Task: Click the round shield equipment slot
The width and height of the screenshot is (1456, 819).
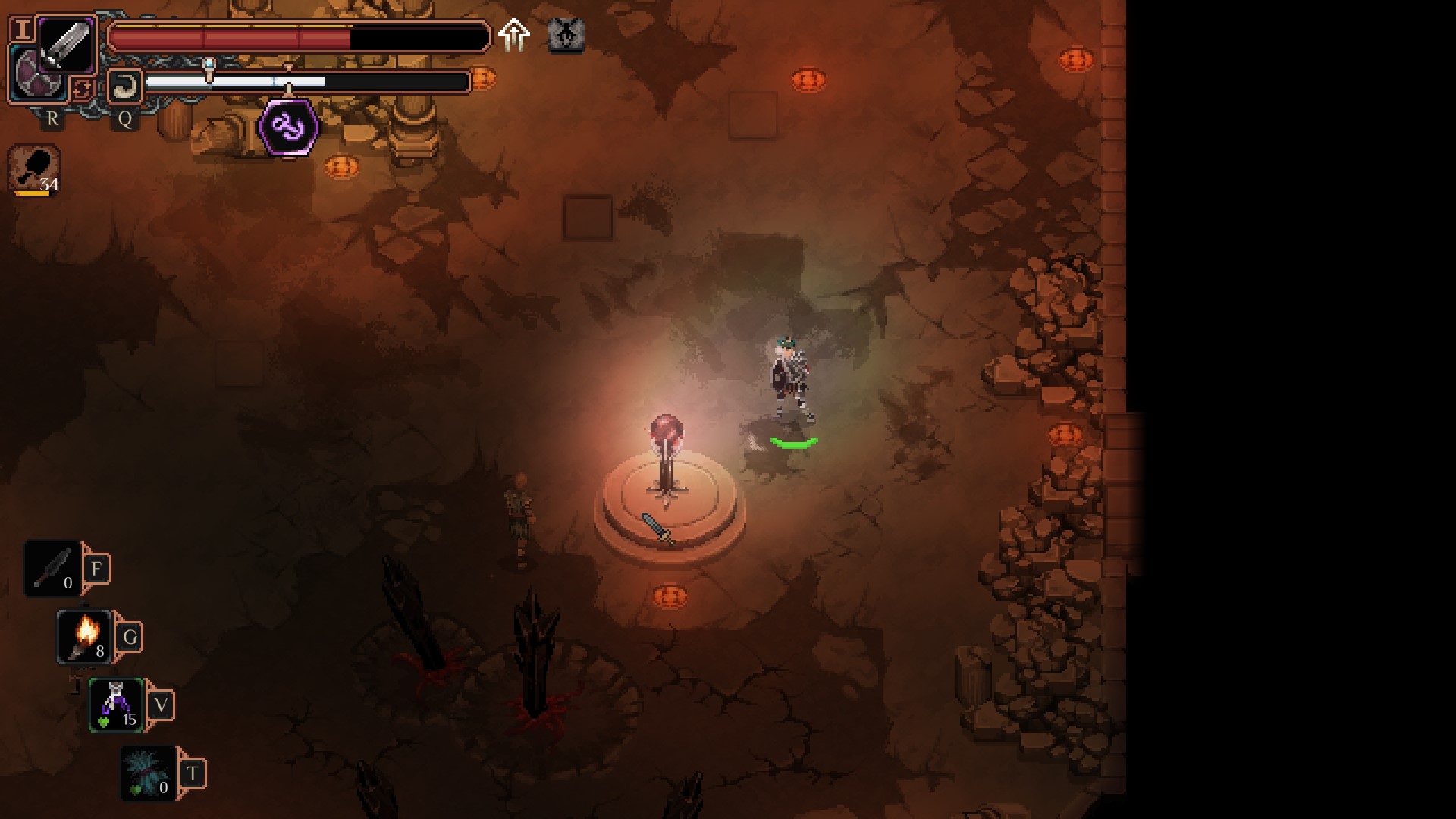Action: tap(36, 74)
